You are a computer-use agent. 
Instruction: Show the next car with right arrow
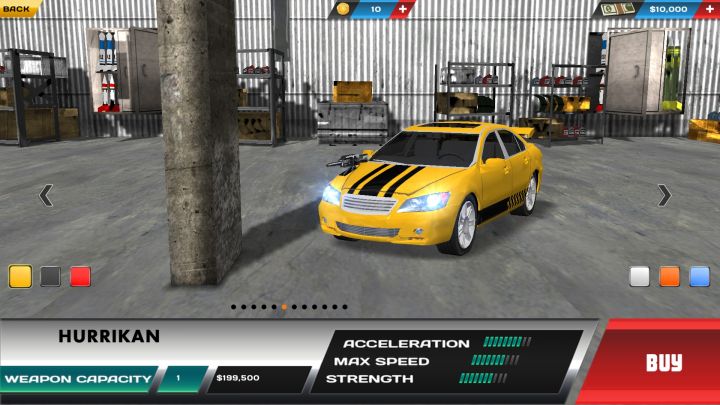[x=664, y=195]
